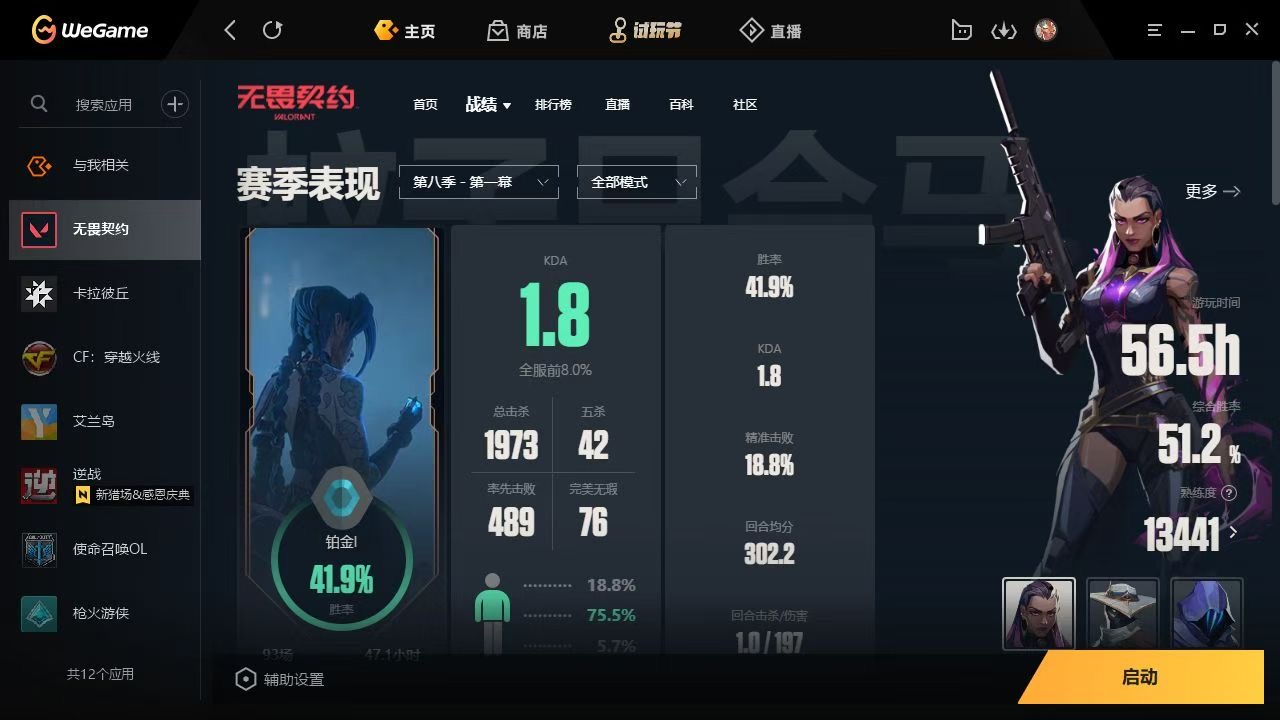Image resolution: width=1280 pixels, height=720 pixels.
Task: Select the 艾兰岛 sidebar icon
Action: click(x=39, y=421)
